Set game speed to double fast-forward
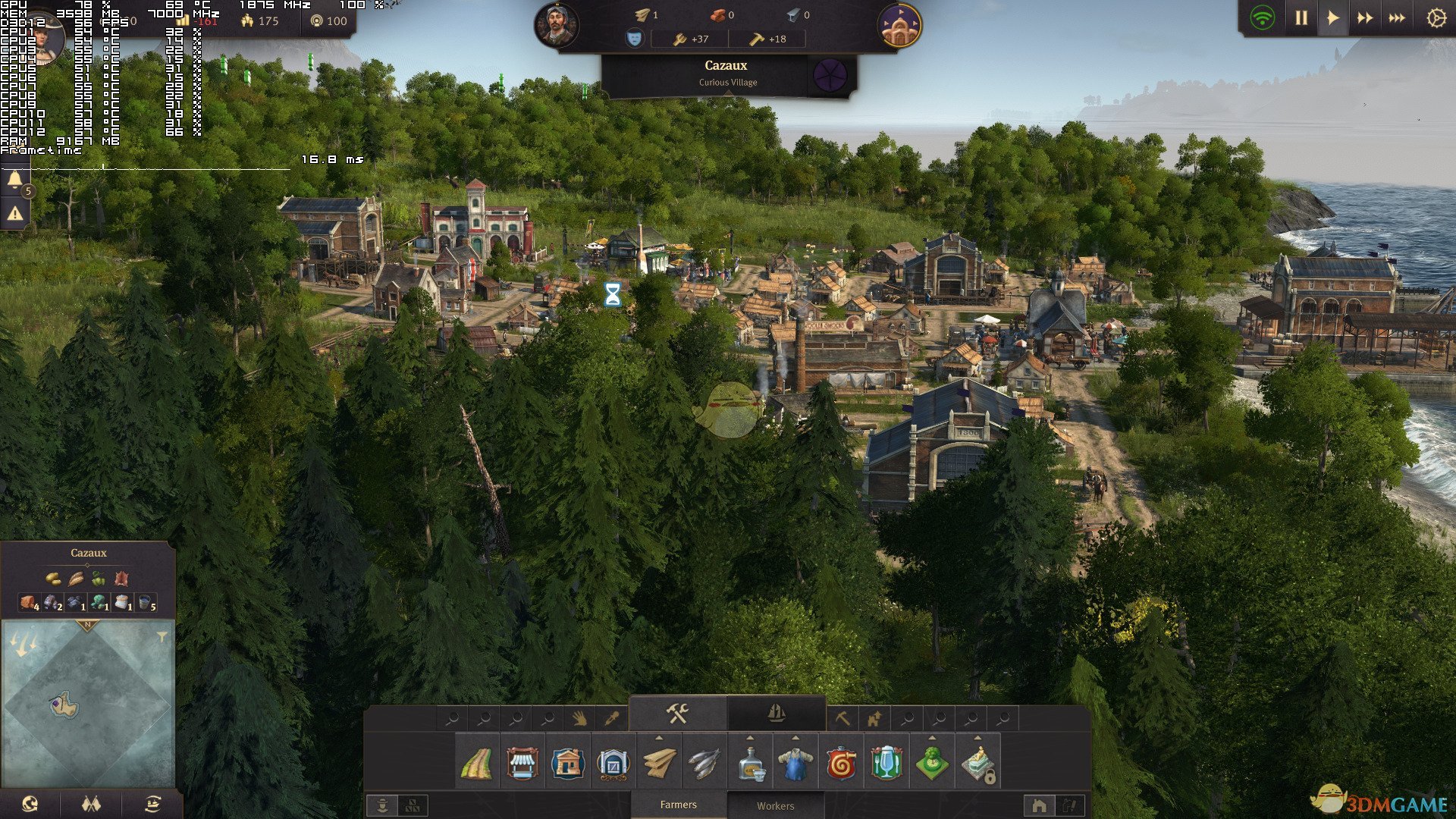The image size is (1456, 819). coord(1365,18)
